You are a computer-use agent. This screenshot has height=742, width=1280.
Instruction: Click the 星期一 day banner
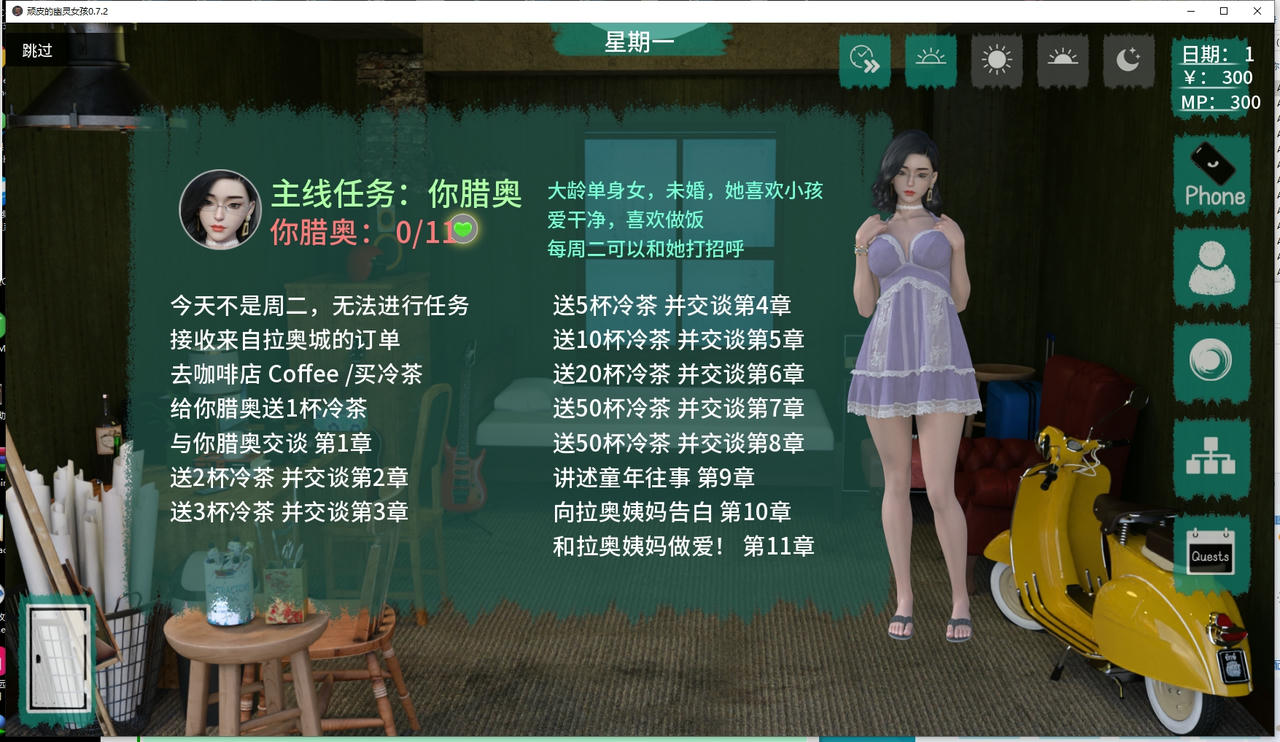point(641,41)
